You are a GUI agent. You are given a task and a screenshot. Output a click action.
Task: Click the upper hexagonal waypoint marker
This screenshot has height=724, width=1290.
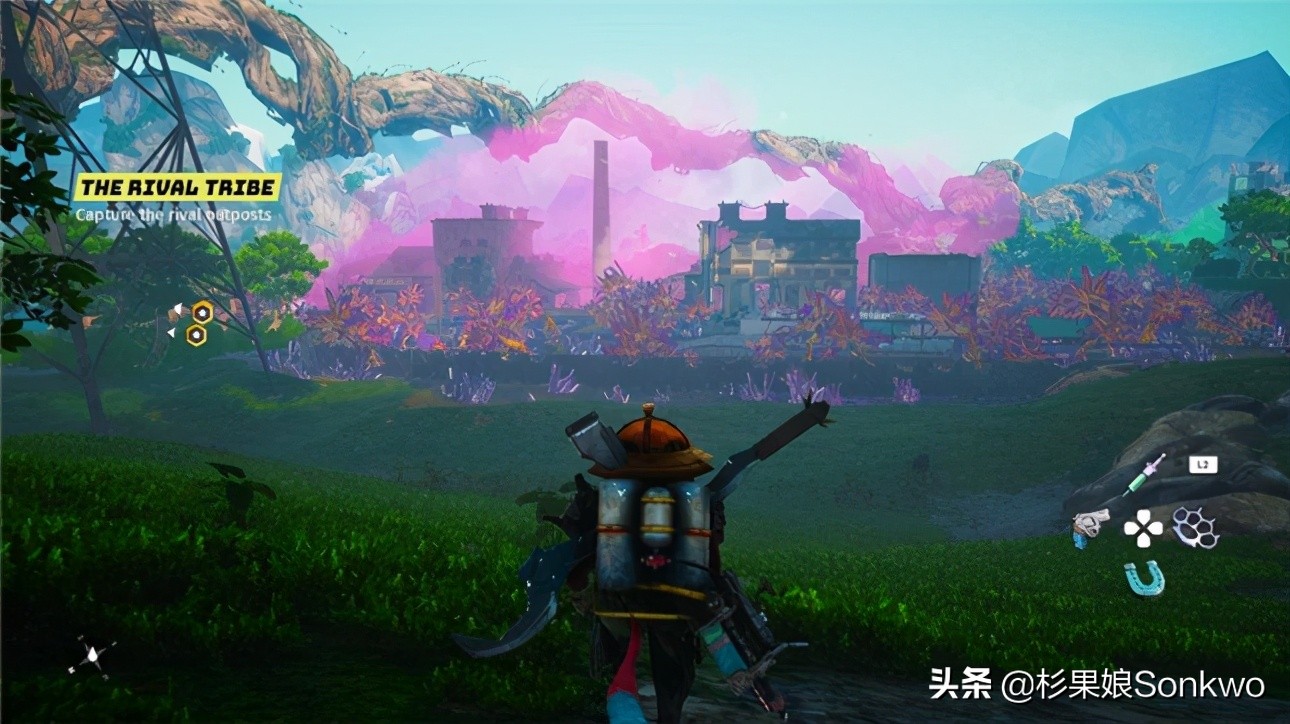coord(202,310)
